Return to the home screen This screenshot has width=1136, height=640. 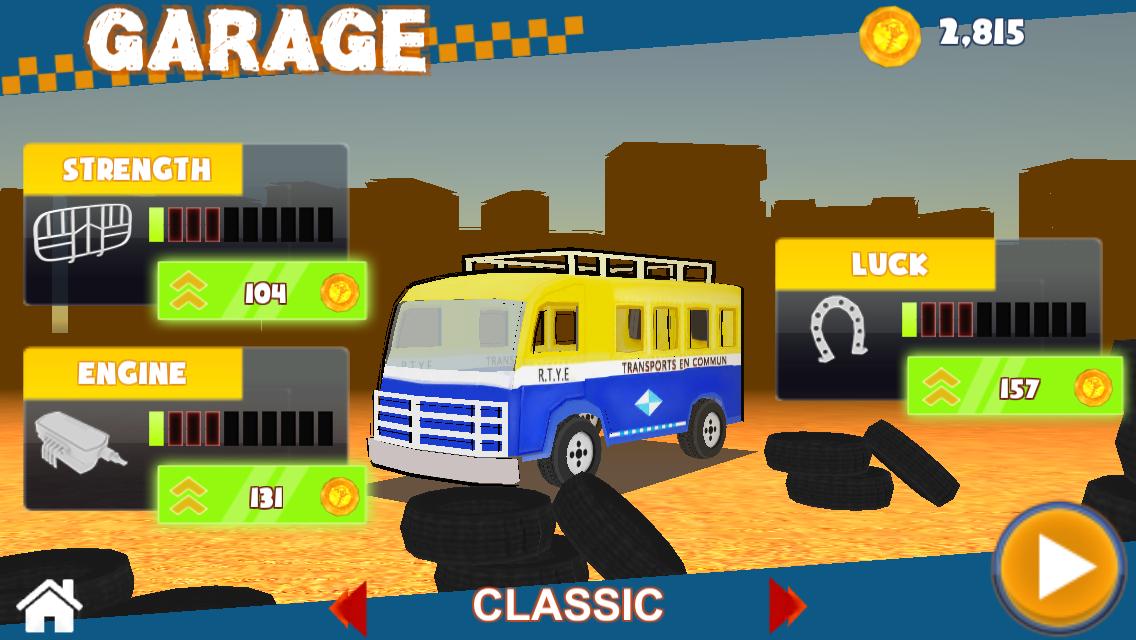pyautogui.click(x=48, y=606)
